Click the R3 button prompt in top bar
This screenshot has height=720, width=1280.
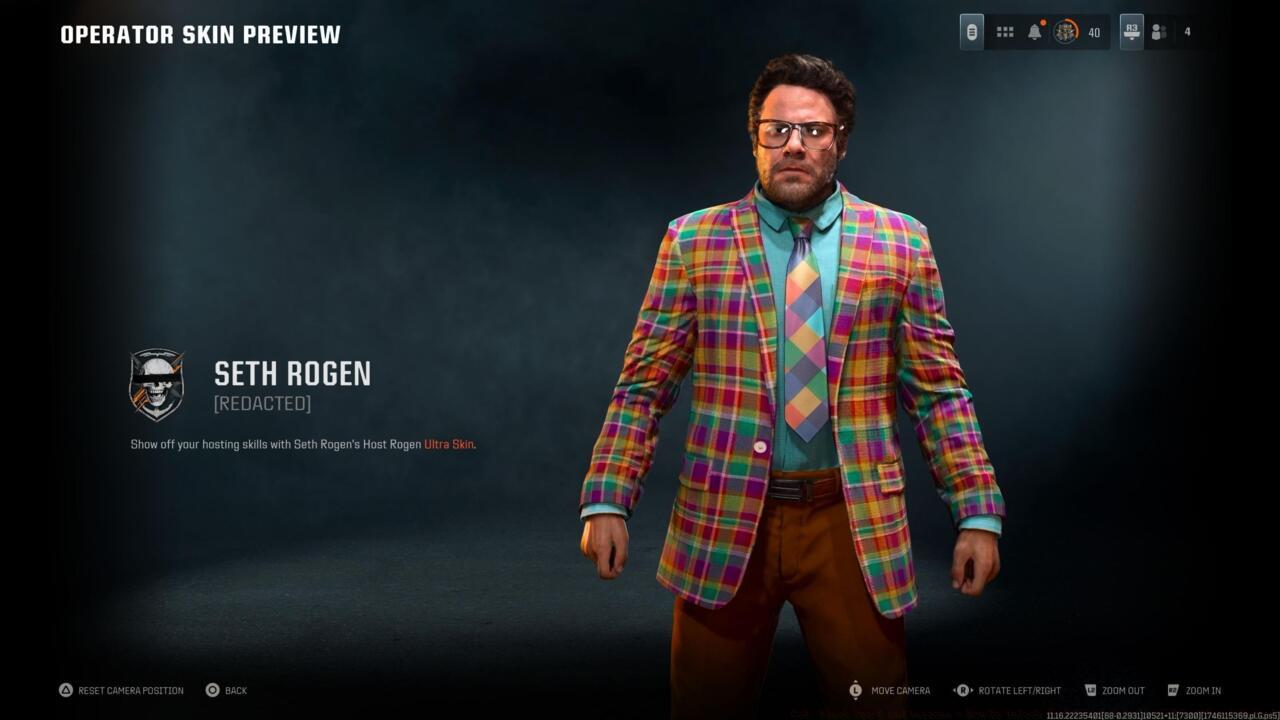[x=1131, y=31]
